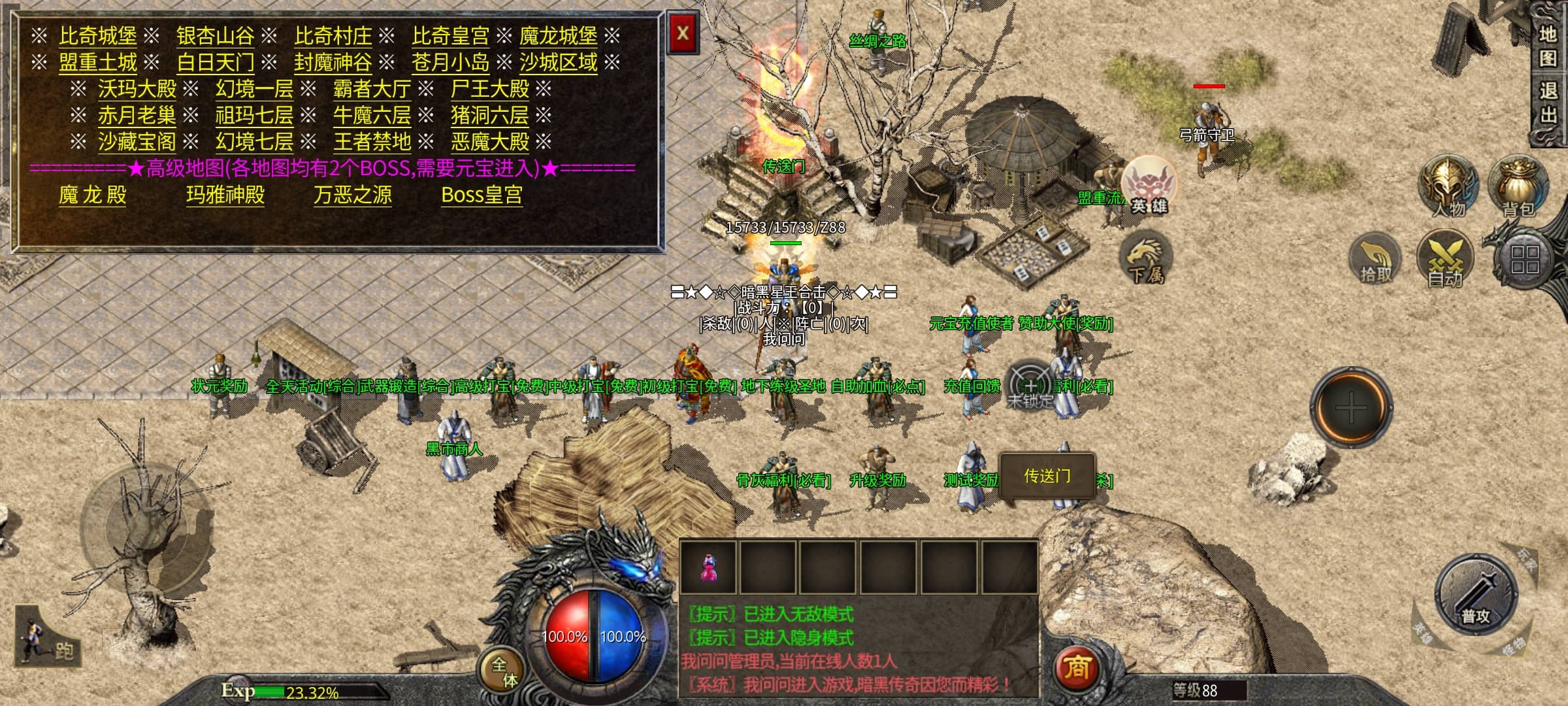Select the Boss皇宫 advanced map
Image resolution: width=1568 pixels, height=706 pixels.
coord(482,195)
